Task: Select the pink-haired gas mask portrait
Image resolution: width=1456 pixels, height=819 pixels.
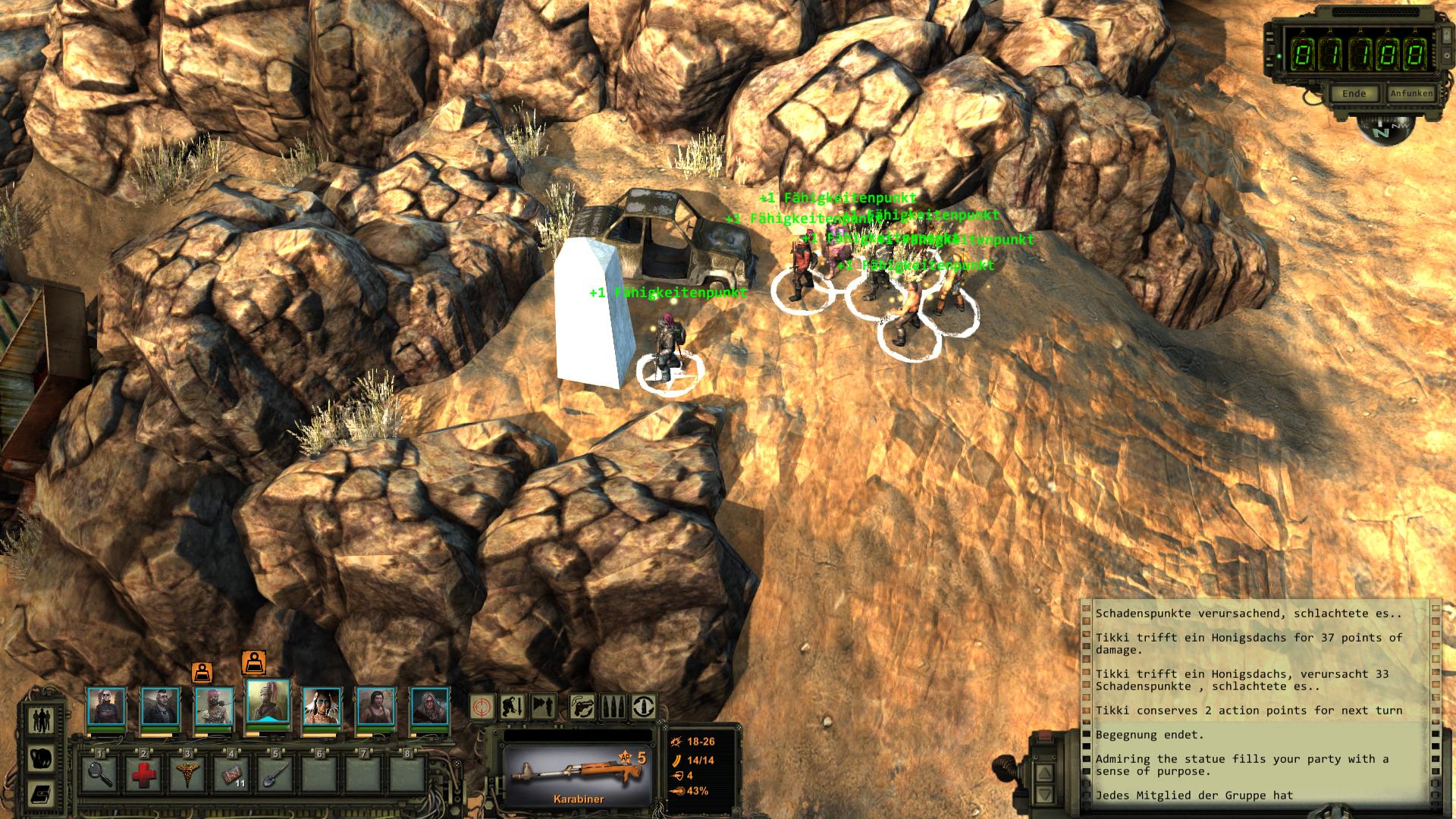Action: tap(214, 707)
